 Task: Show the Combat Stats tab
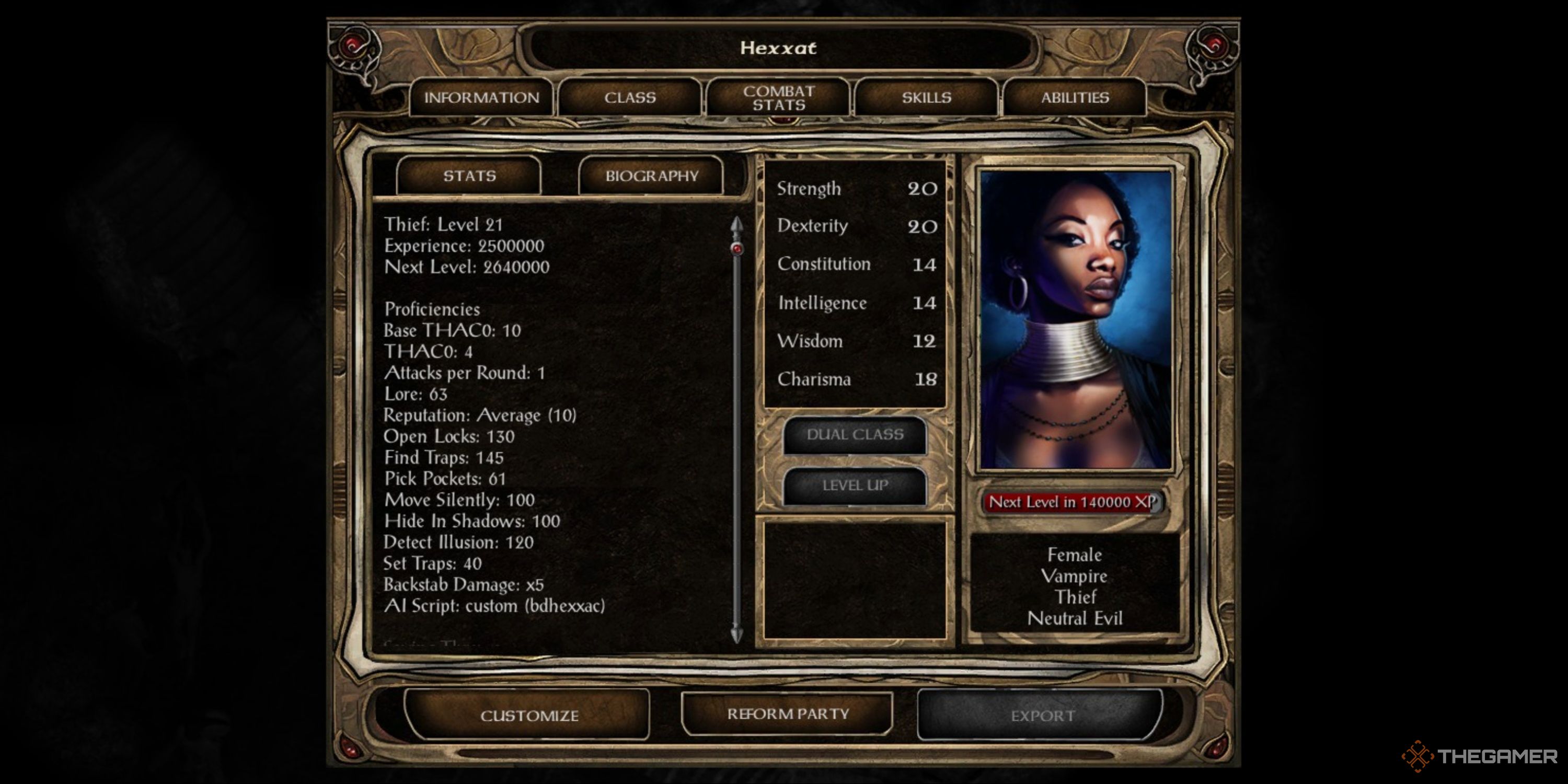[x=779, y=97]
